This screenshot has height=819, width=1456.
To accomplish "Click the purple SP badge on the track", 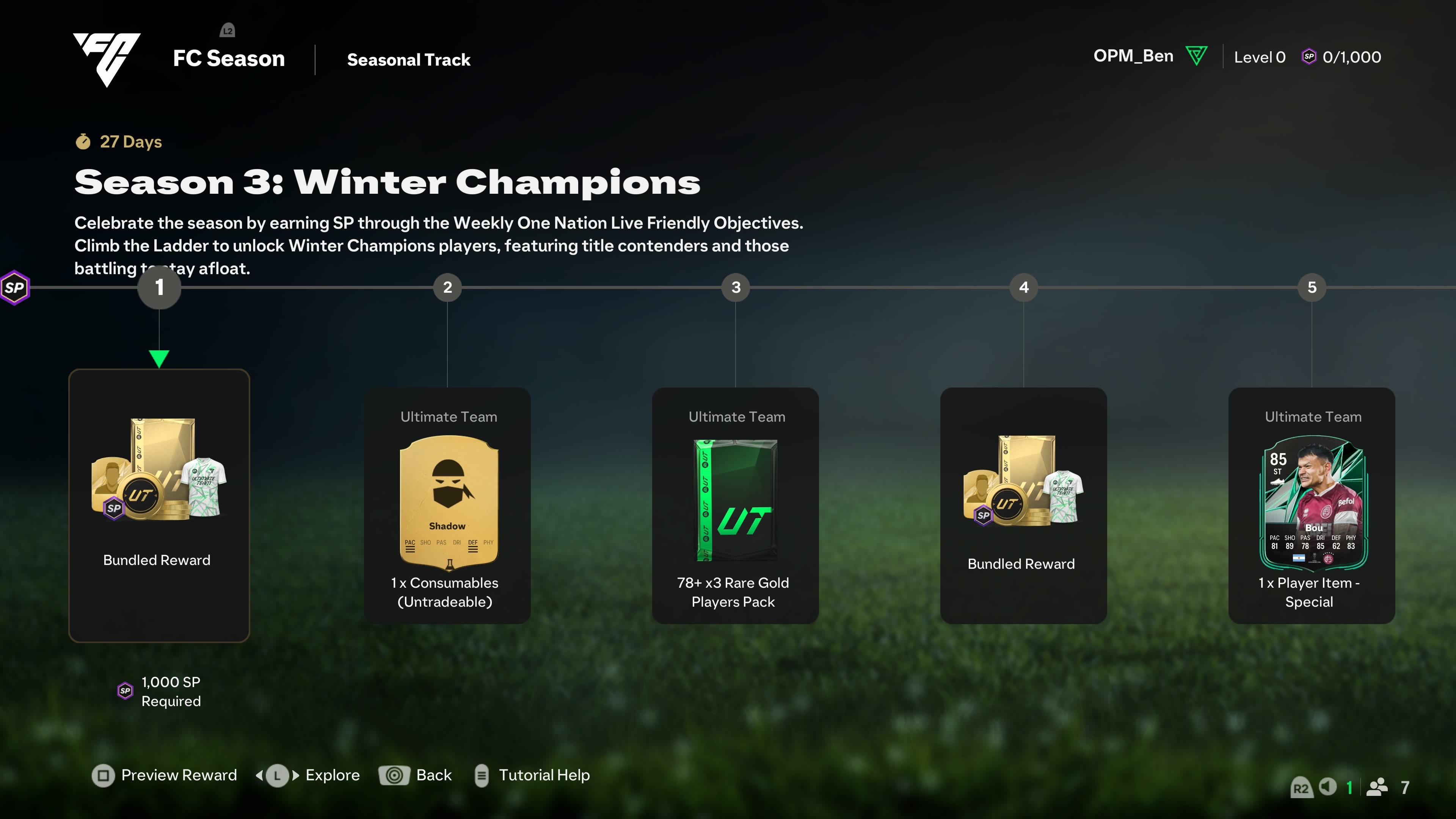I will pos(15,288).
